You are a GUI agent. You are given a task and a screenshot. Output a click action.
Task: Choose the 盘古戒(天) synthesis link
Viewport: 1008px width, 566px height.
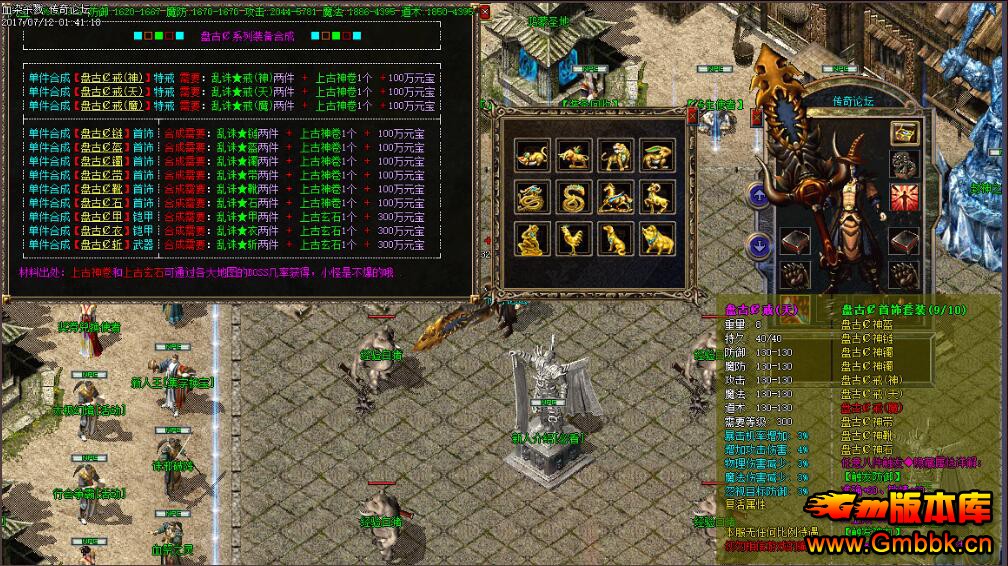pos(113,91)
